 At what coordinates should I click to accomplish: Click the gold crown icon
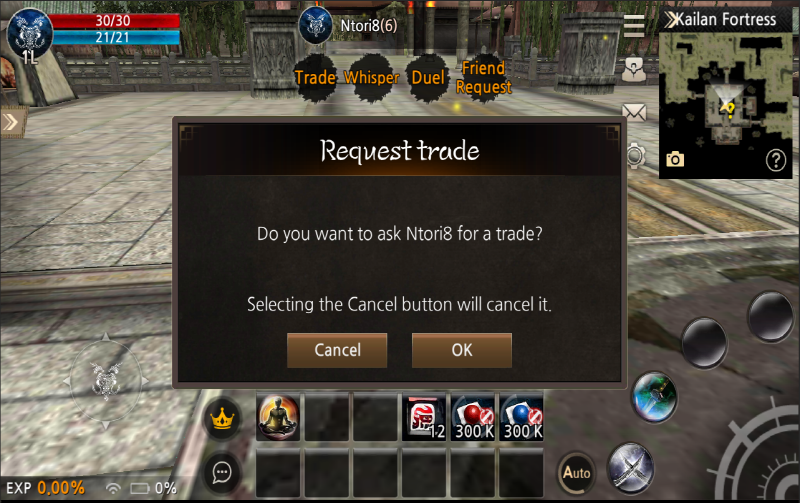click(x=222, y=418)
